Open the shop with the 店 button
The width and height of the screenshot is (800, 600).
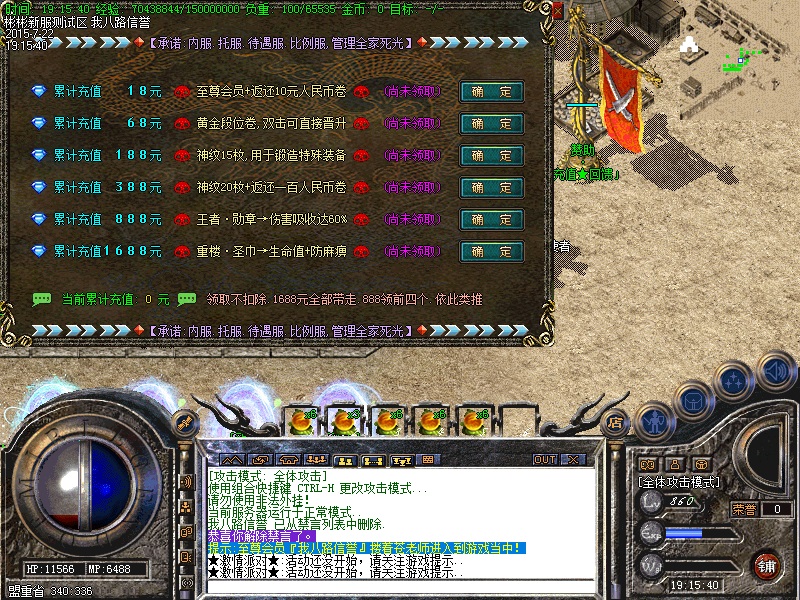coord(617,422)
